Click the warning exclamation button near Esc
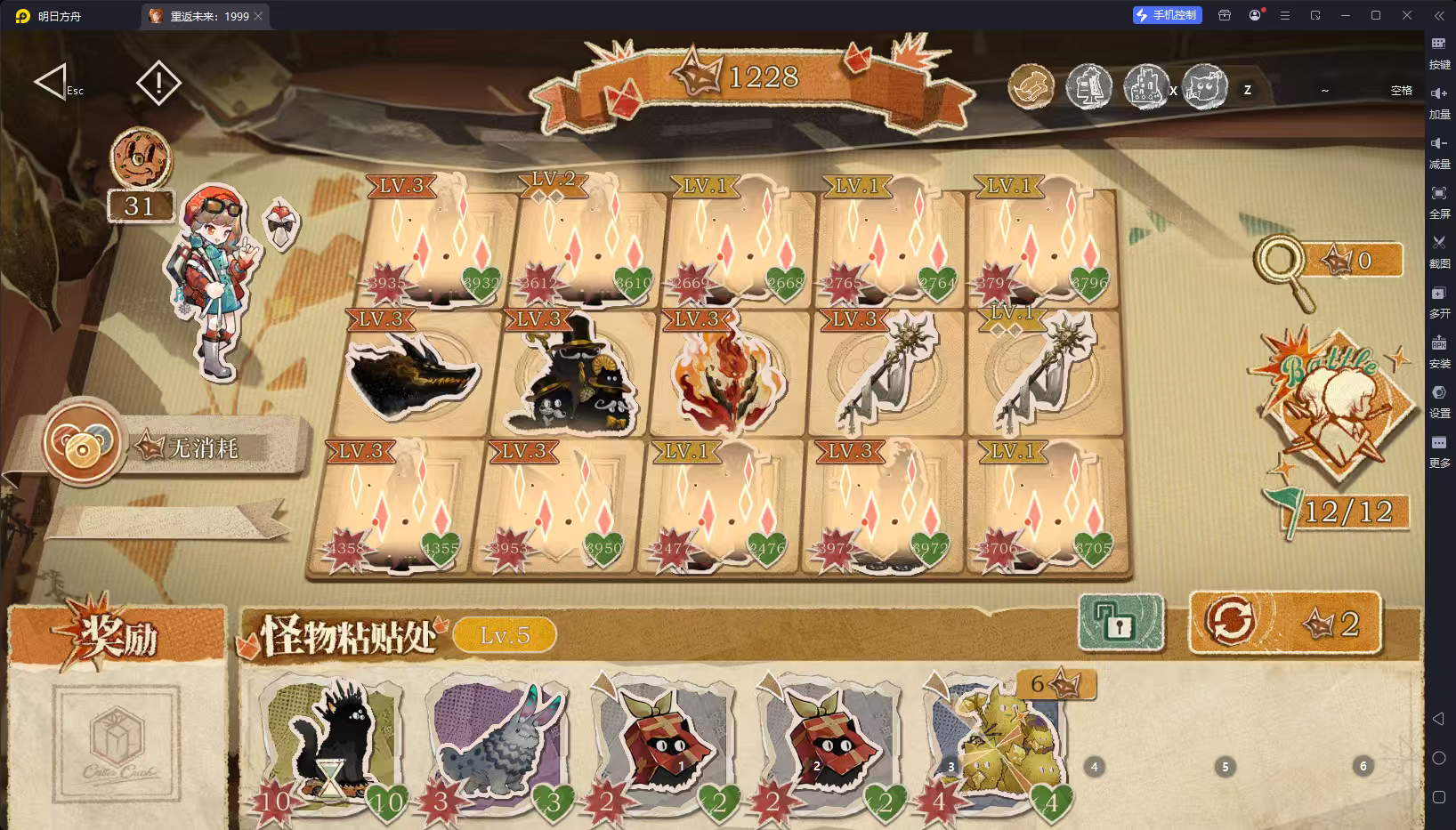Image resolution: width=1456 pixels, height=830 pixels. pos(158,83)
